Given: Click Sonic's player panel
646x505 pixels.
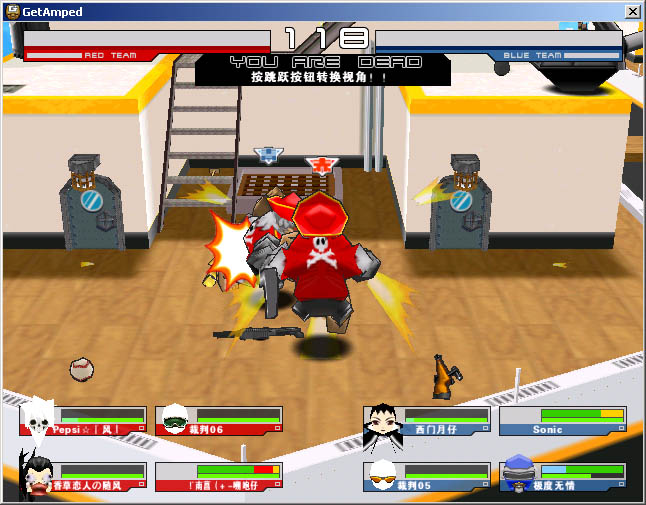Looking at the screenshot, I should 563,421.
